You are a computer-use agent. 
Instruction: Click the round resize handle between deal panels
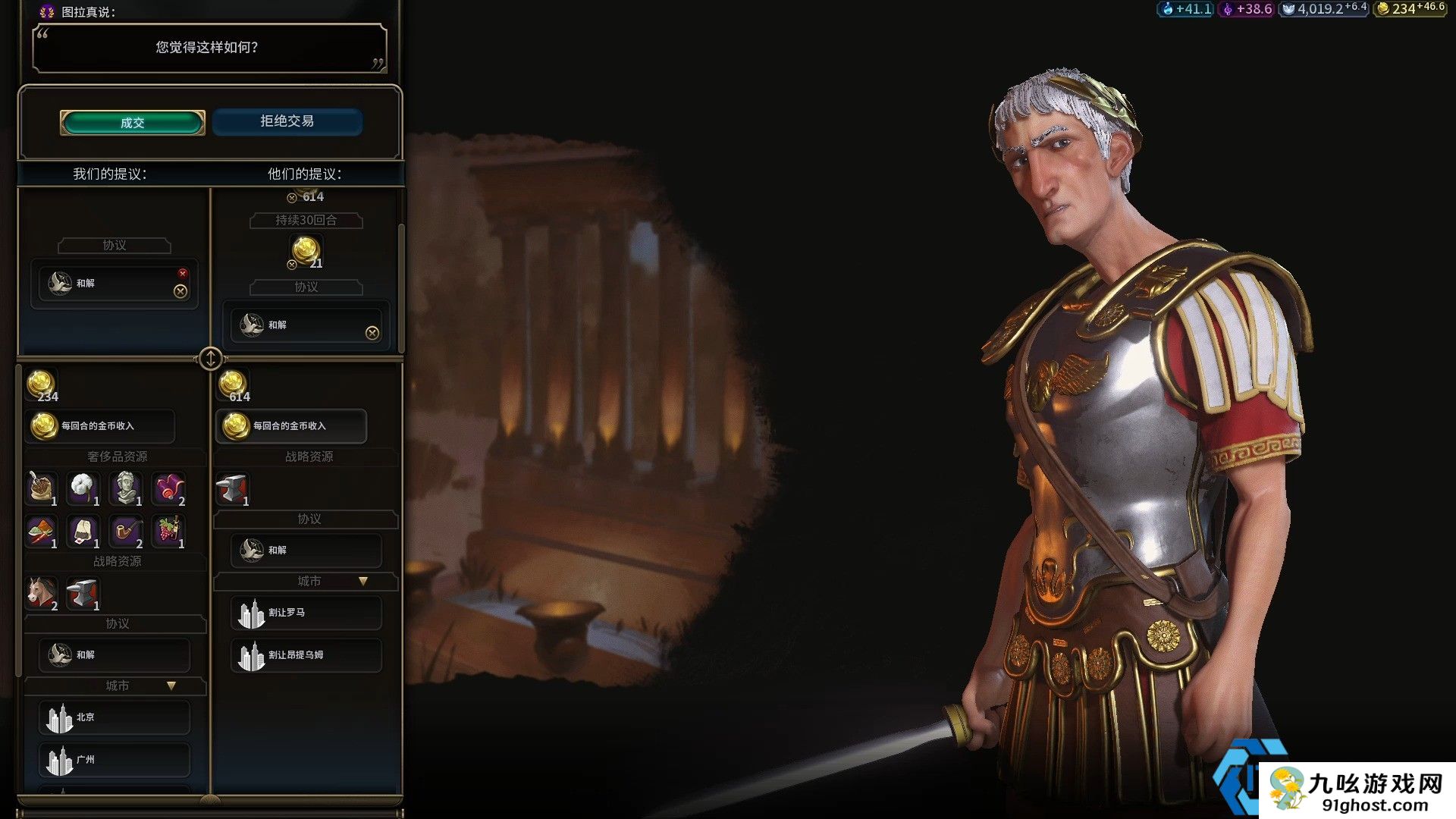tap(211, 358)
